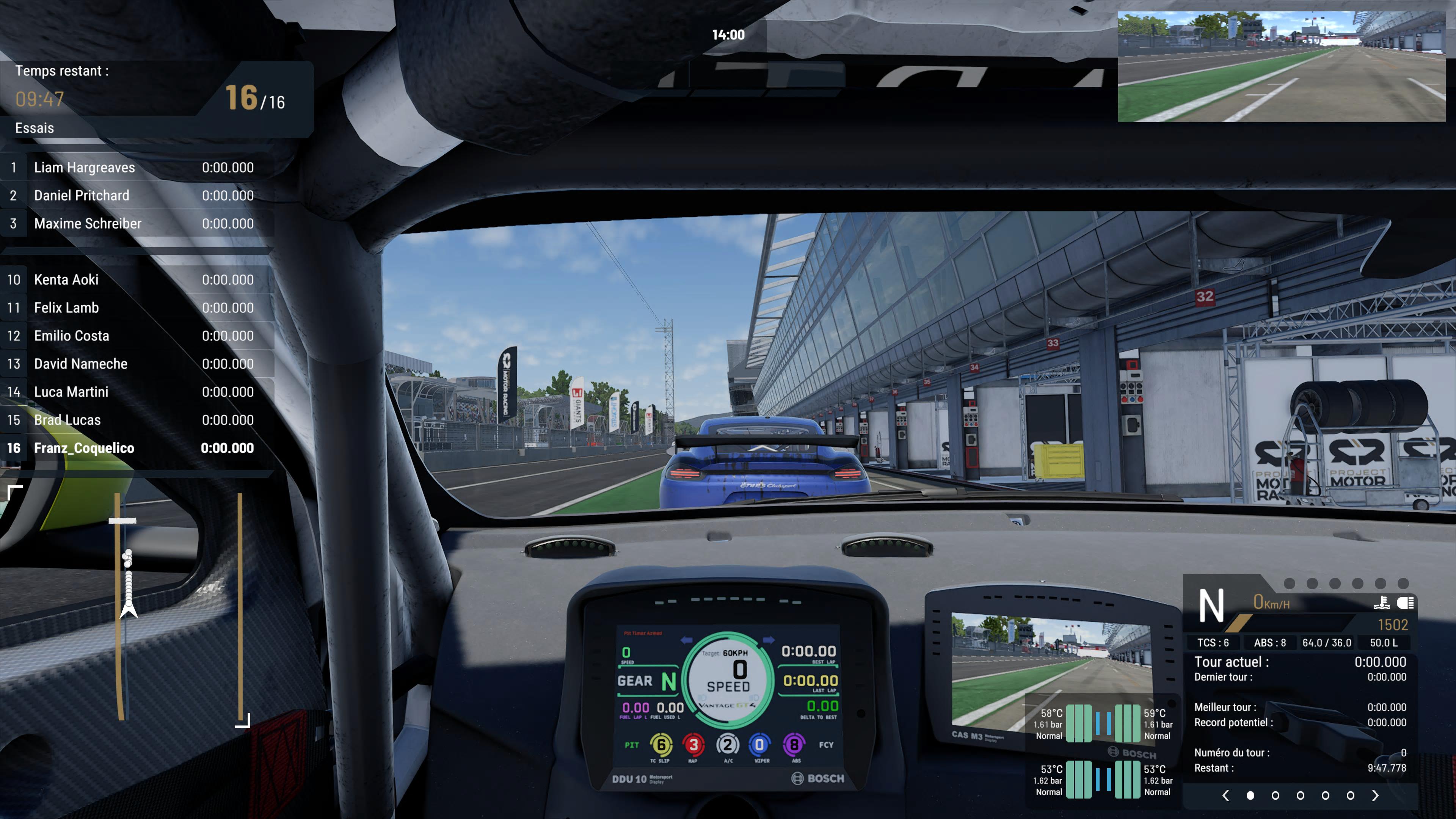Select Brad Lucas in the timing list
Image resolution: width=1456 pixels, height=819 pixels.
136,420
